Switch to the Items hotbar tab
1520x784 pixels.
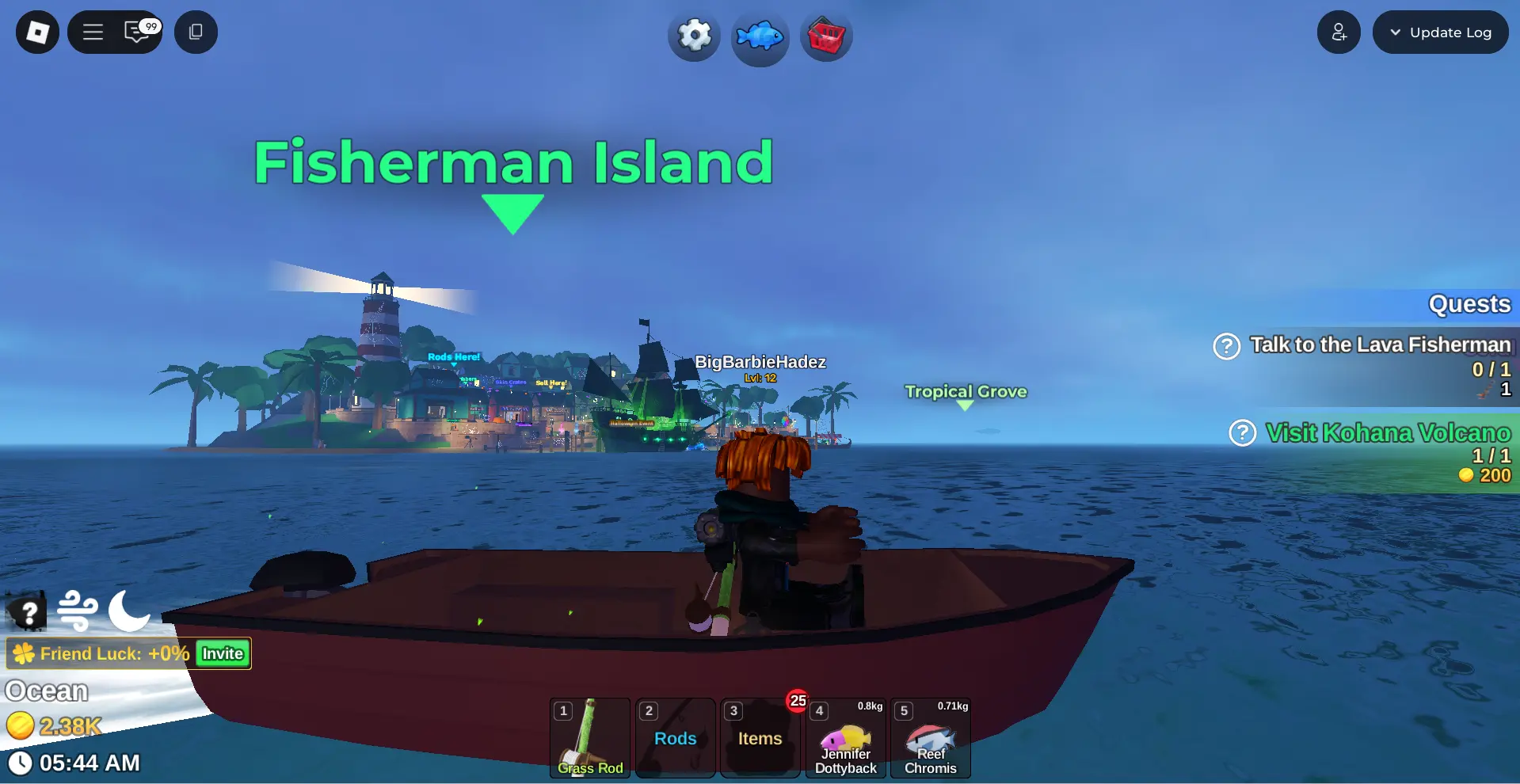click(759, 737)
